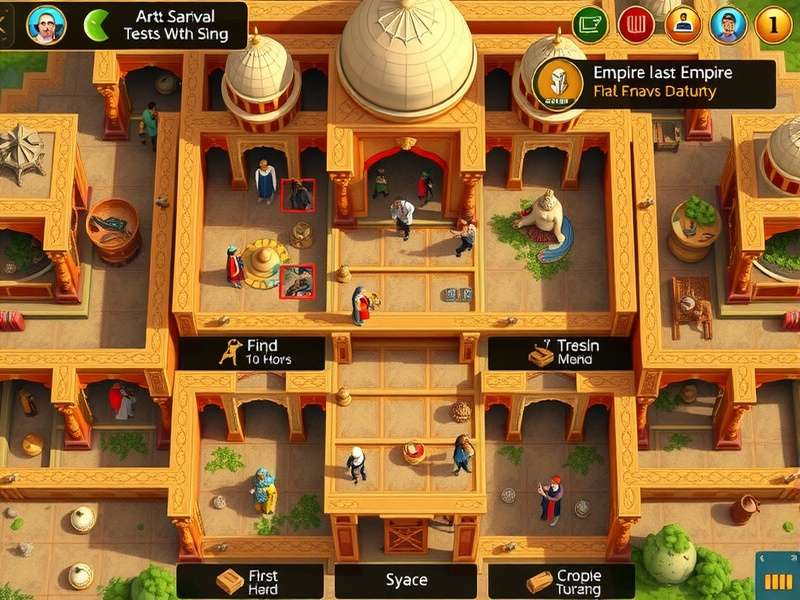Click the Tresln Mend label
This screenshot has width=800, height=600.
(x=560, y=352)
